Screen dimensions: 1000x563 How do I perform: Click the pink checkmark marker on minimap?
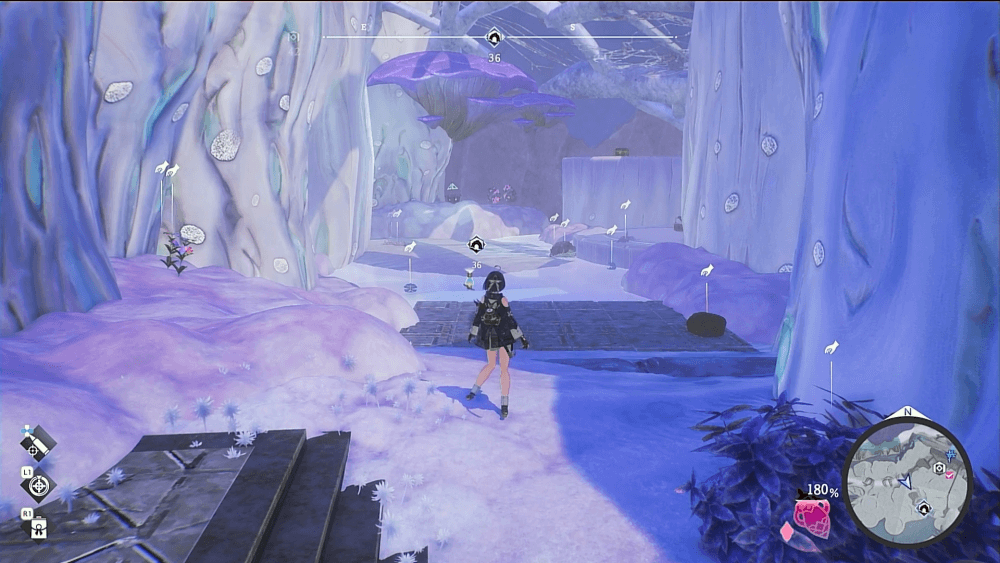[x=949, y=476]
